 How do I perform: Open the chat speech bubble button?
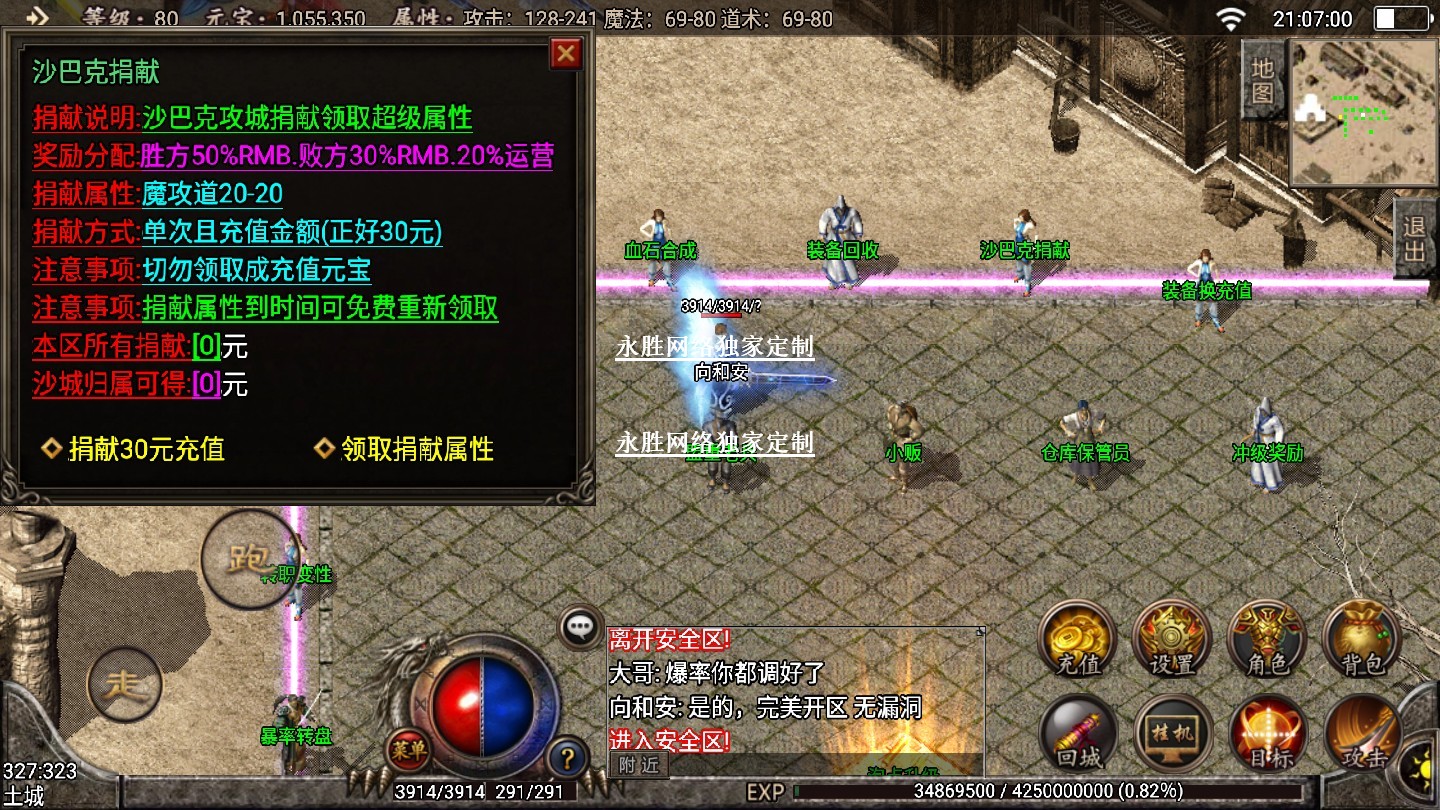(x=580, y=628)
